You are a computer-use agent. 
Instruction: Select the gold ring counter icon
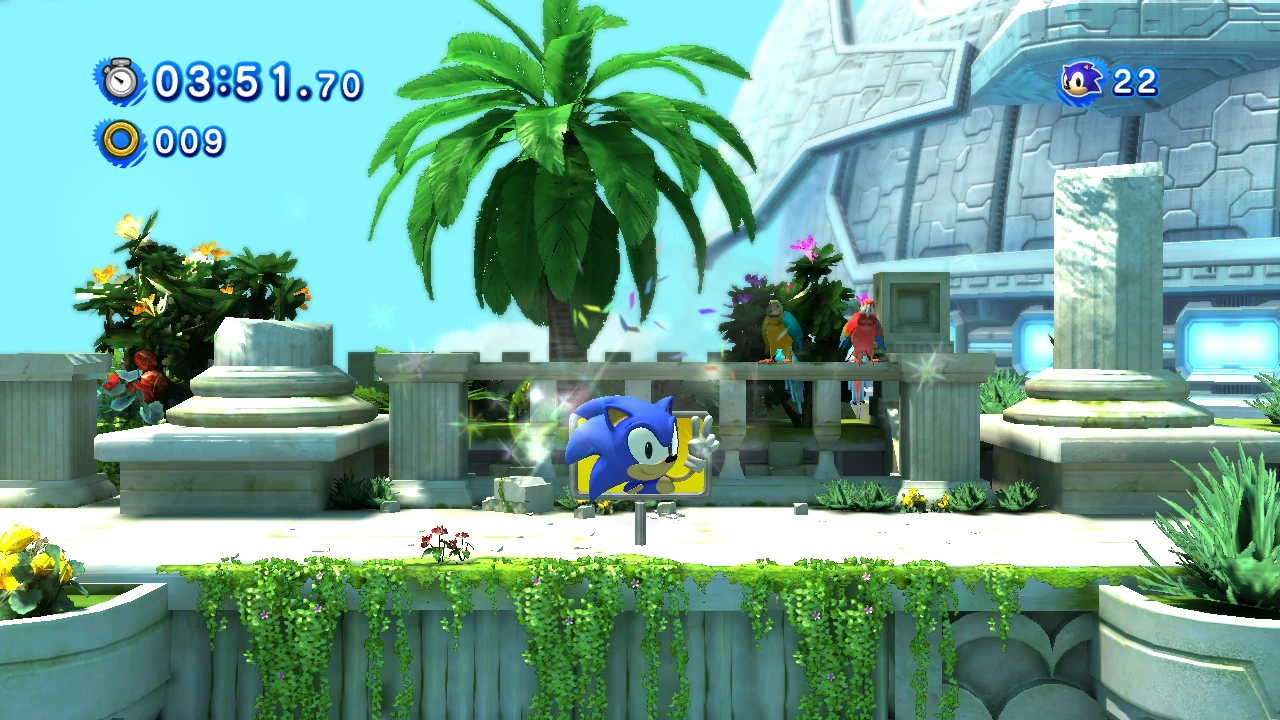121,141
